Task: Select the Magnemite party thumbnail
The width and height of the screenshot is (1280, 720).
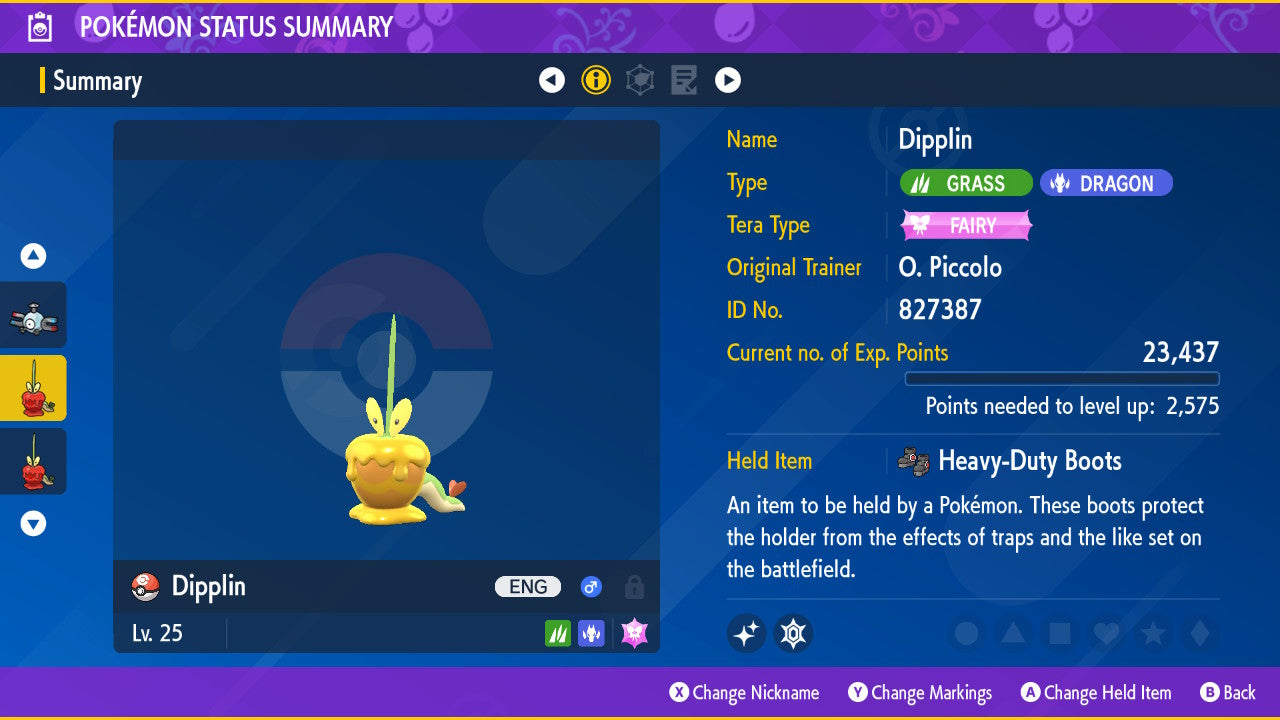Action: (34, 315)
